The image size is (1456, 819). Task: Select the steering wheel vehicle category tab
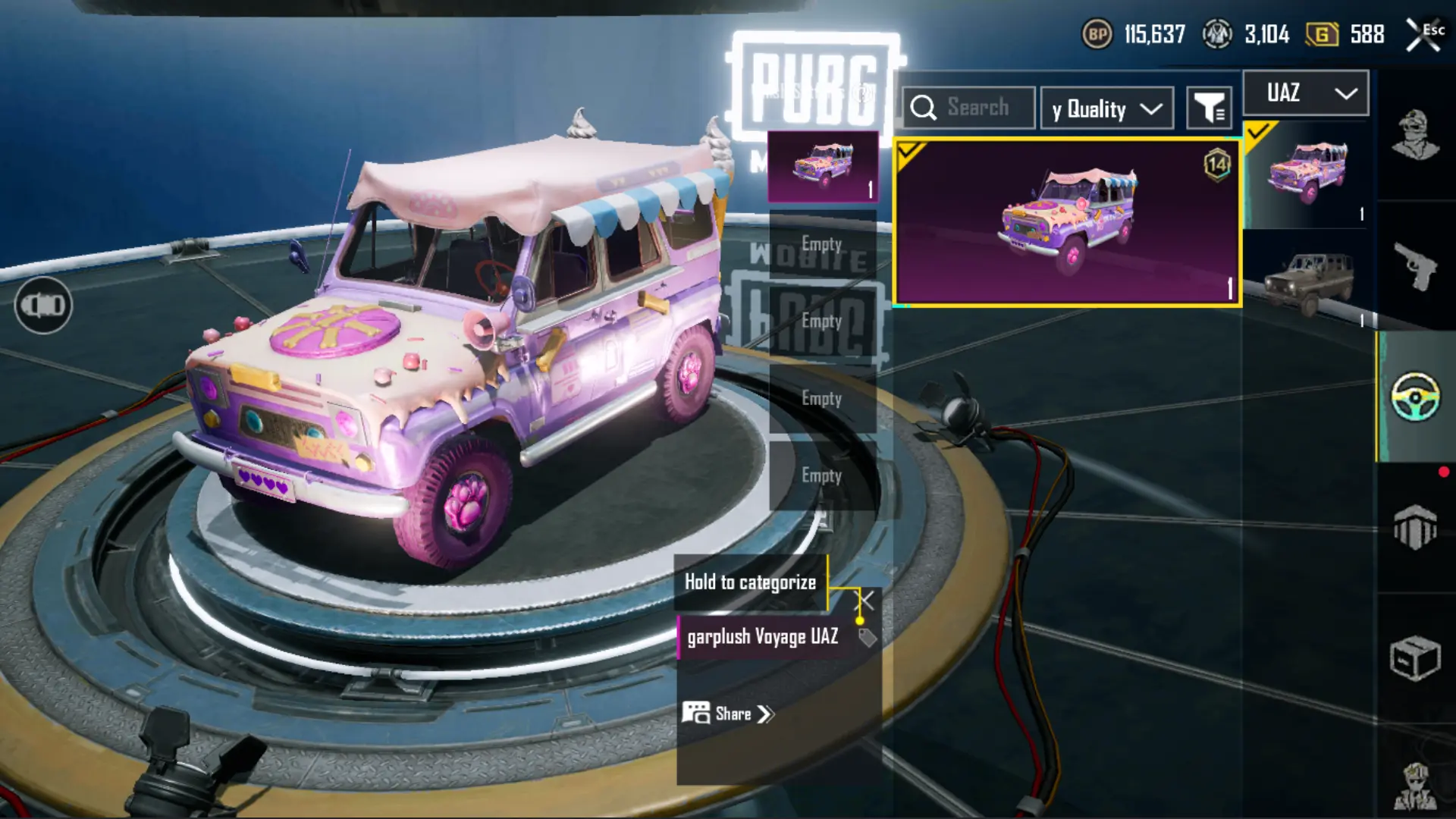(1415, 396)
